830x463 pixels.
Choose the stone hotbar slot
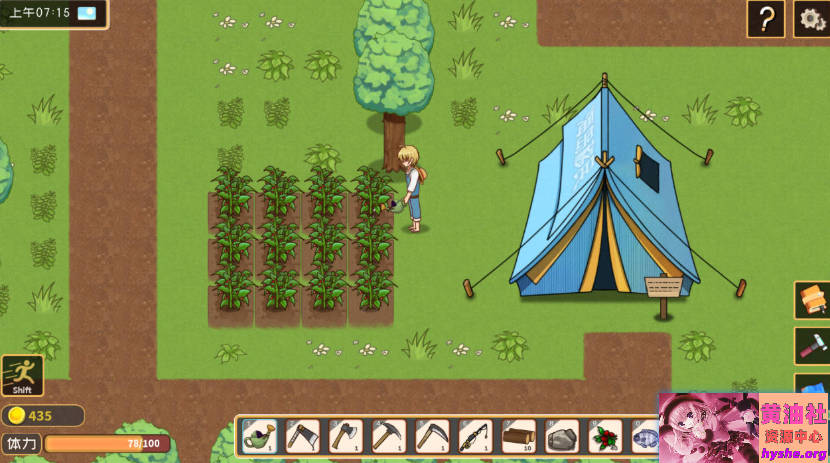click(561, 436)
